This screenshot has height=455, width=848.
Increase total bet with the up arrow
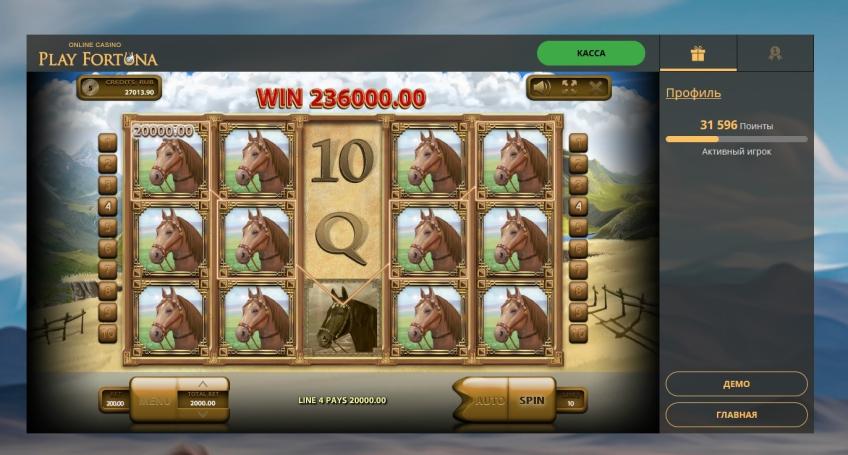203,383
